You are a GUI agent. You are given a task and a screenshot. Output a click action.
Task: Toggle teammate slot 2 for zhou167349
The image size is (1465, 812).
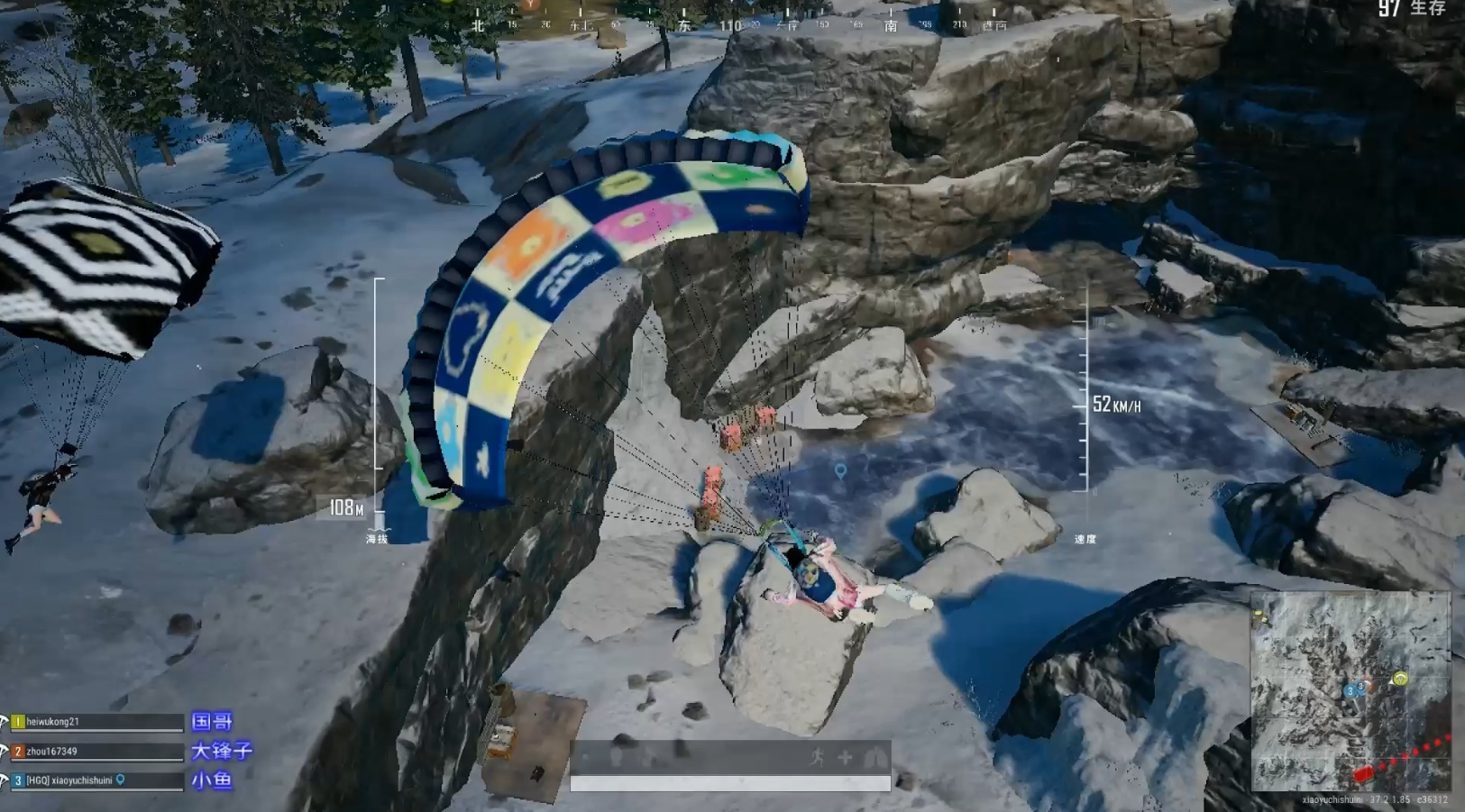(18, 752)
